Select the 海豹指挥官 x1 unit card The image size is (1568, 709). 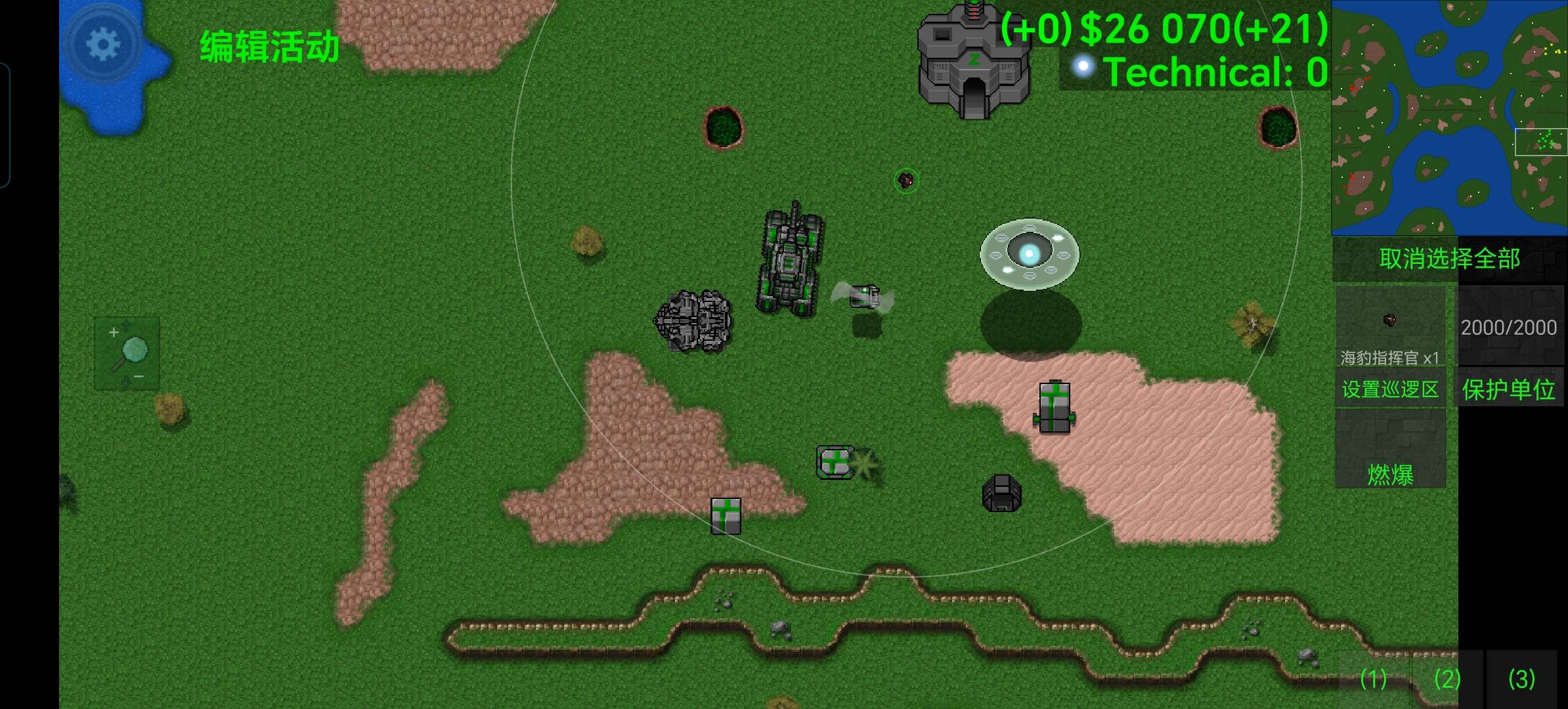click(x=1390, y=327)
